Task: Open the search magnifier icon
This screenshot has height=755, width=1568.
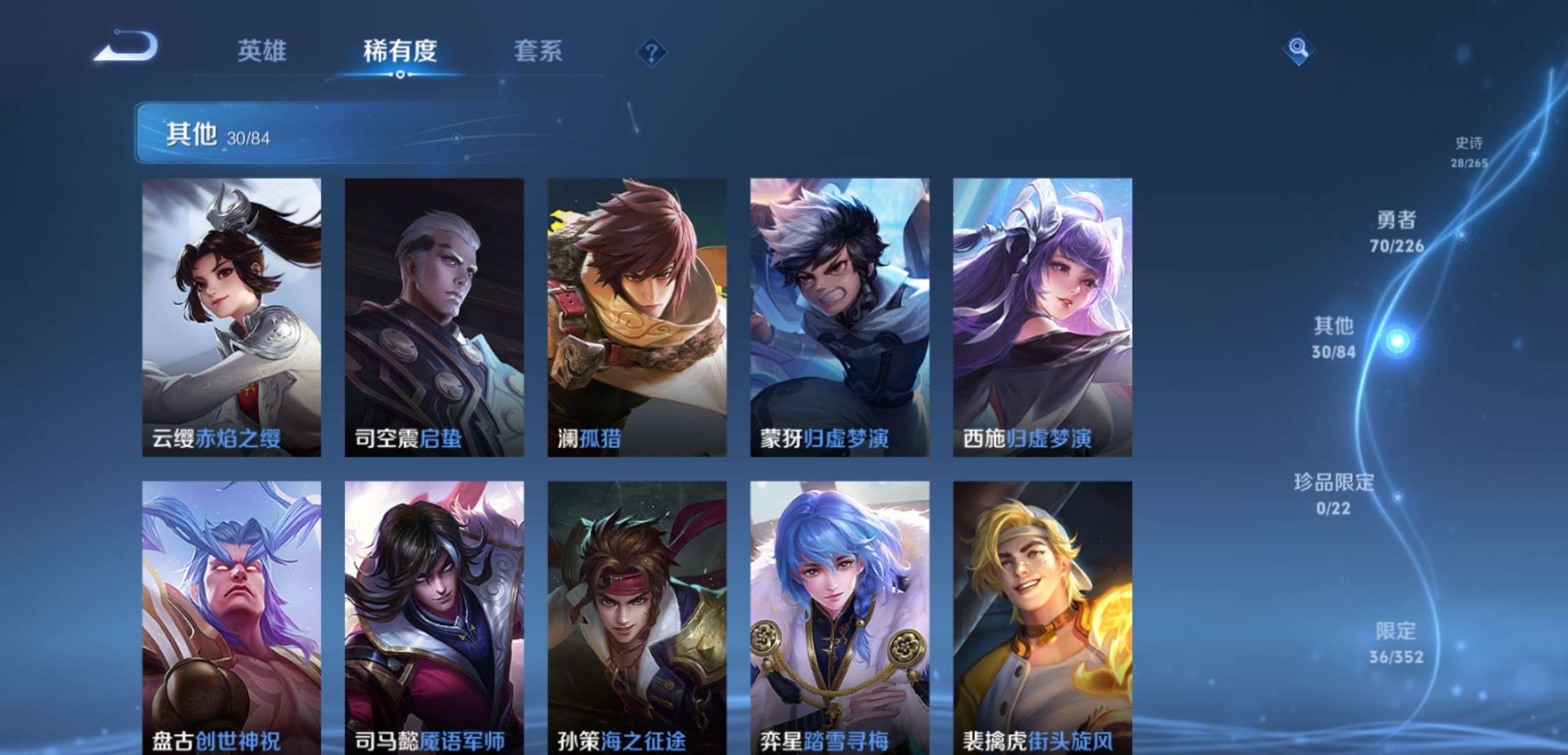Action: click(x=1298, y=49)
